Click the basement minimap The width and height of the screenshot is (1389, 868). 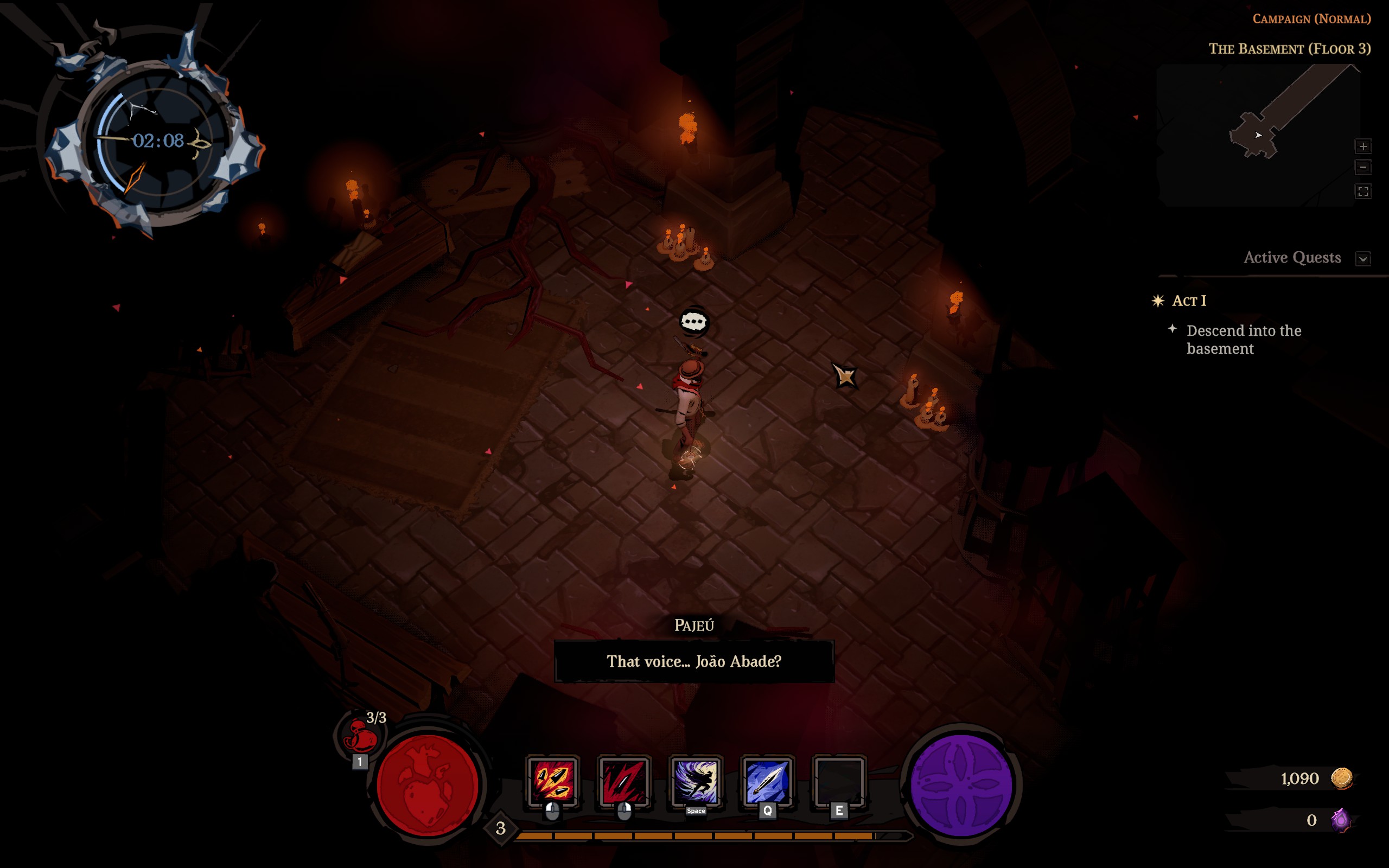click(1257, 135)
